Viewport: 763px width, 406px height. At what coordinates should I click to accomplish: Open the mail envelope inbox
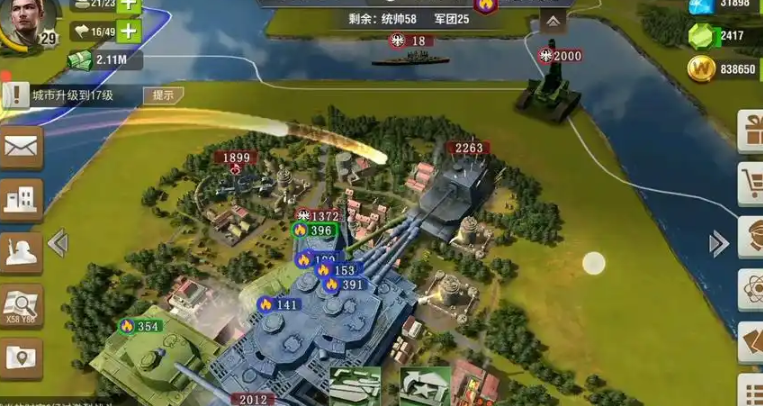[x=21, y=148]
